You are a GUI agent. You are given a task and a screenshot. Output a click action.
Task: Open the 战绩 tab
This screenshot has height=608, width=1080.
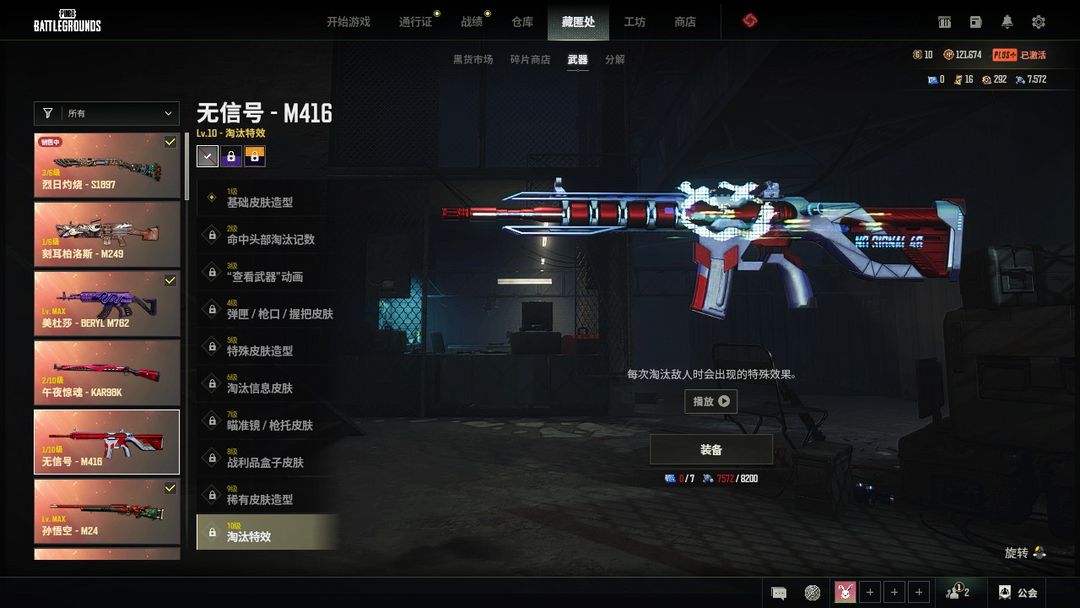tap(472, 22)
